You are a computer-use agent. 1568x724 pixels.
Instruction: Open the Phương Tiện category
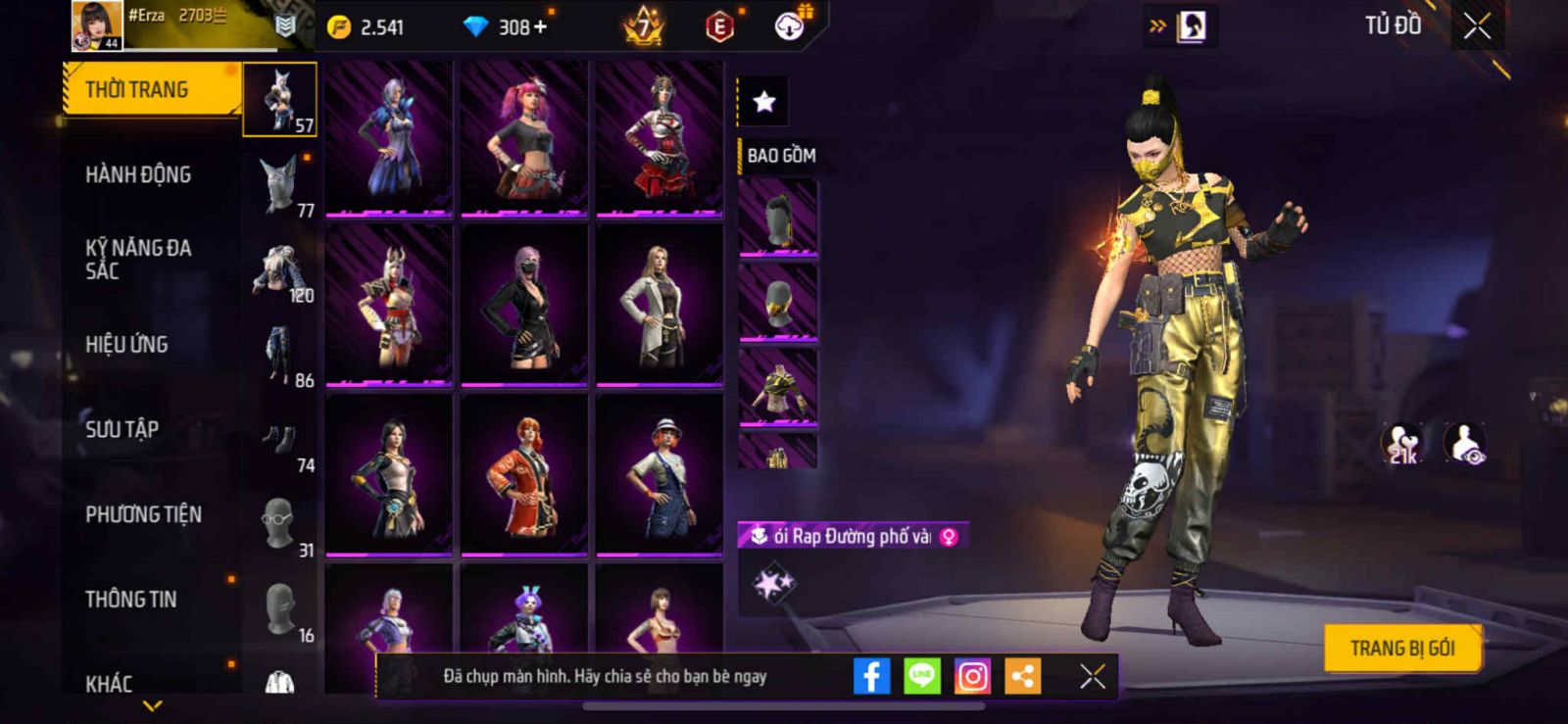(x=143, y=514)
